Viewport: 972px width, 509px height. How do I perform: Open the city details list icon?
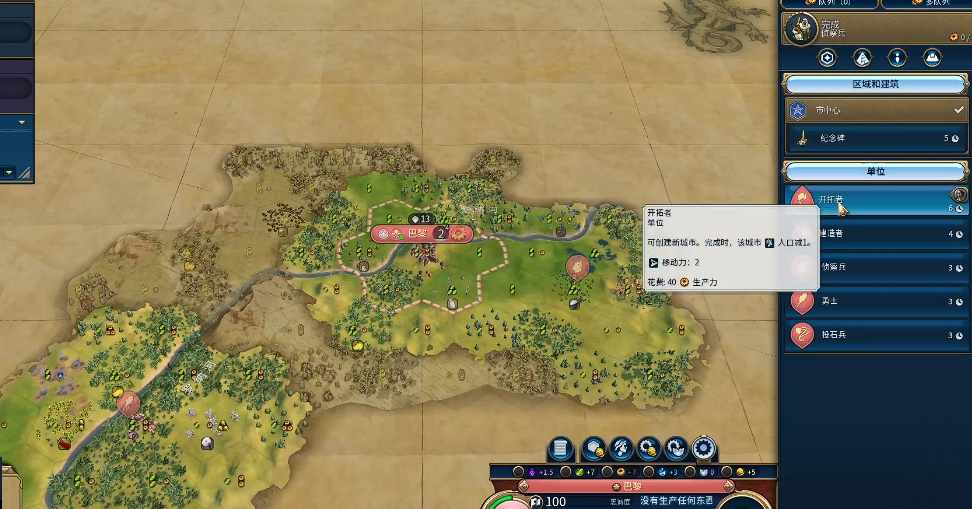561,448
